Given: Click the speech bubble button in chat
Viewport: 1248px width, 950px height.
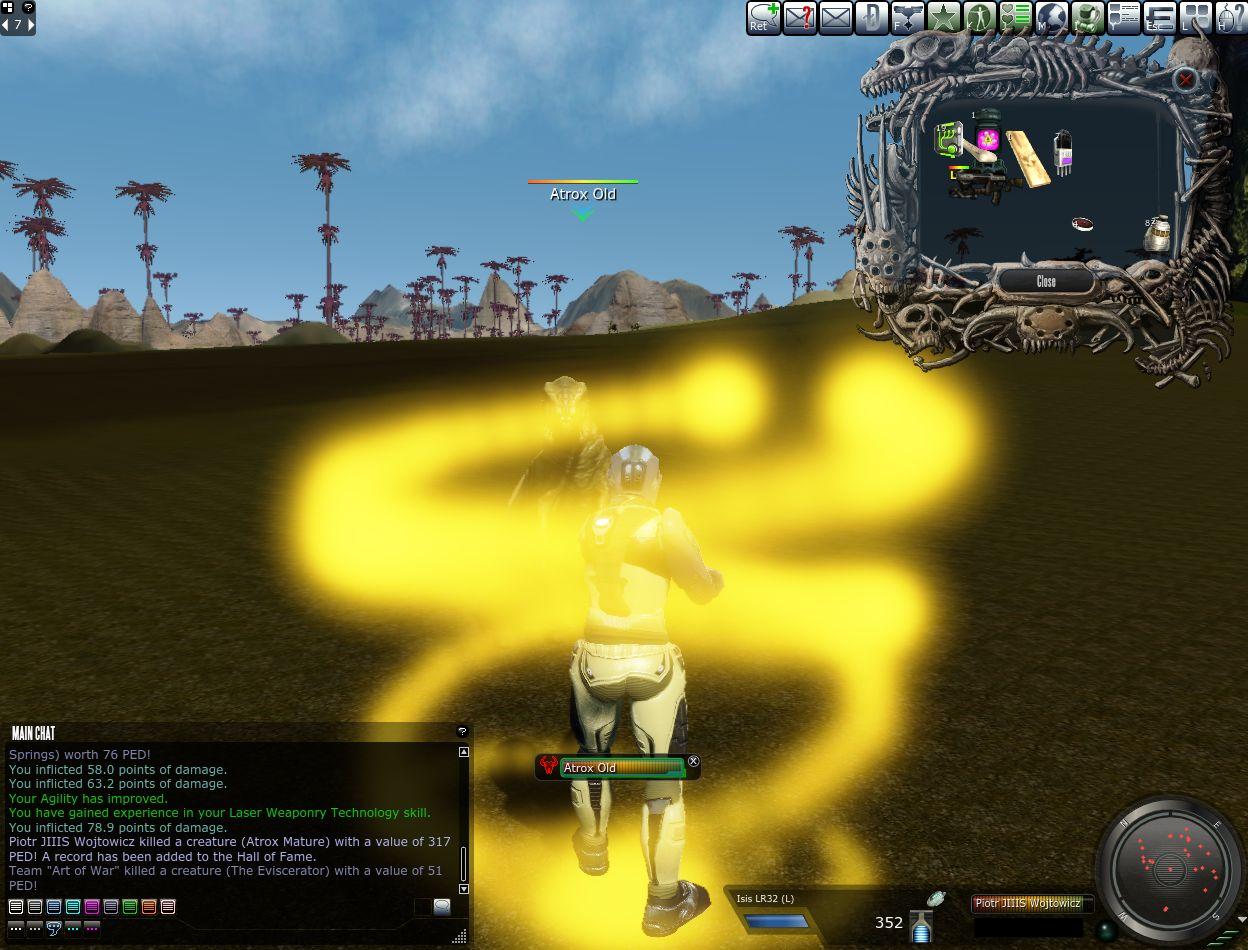Looking at the screenshot, I should point(441,907).
